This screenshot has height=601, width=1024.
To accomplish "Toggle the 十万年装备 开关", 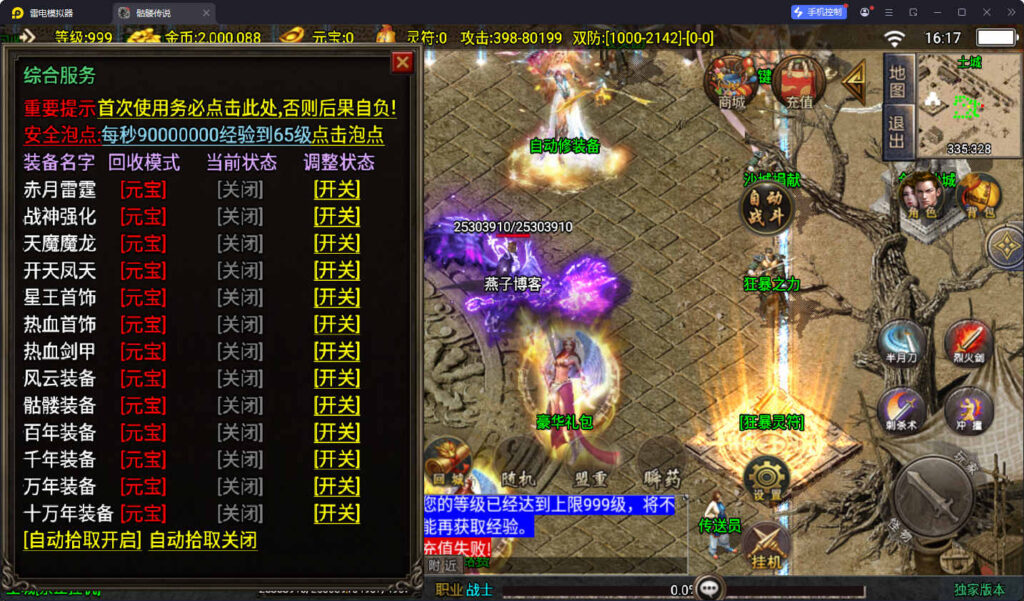I will [x=337, y=513].
